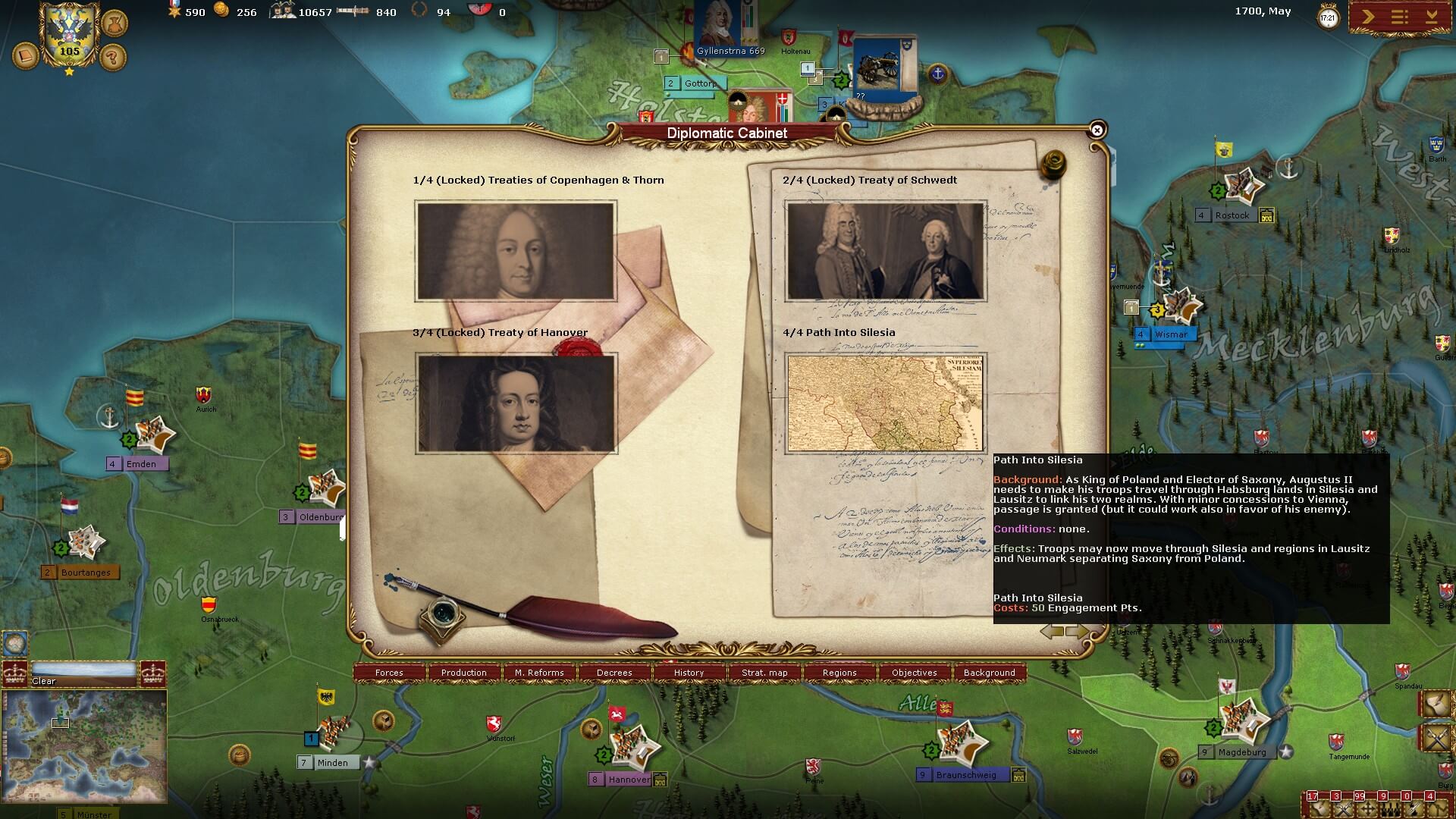Select the Treaties of Copenhagen & Thorn portrait
1456x819 pixels.
point(516,251)
